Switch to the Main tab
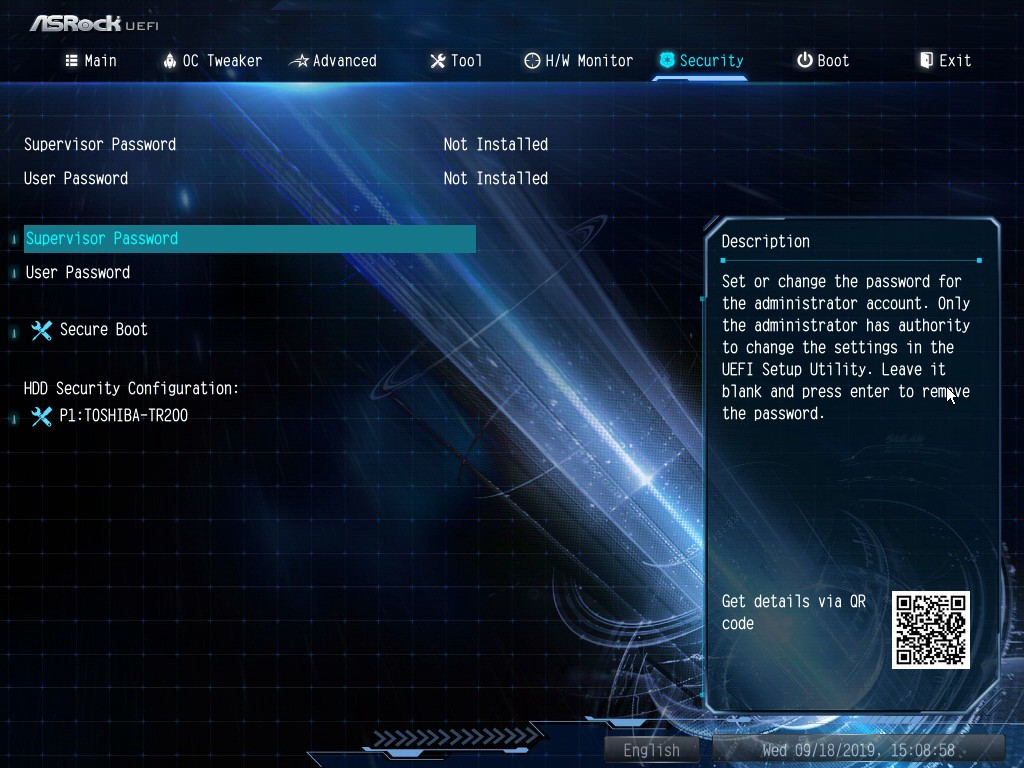 (91, 61)
